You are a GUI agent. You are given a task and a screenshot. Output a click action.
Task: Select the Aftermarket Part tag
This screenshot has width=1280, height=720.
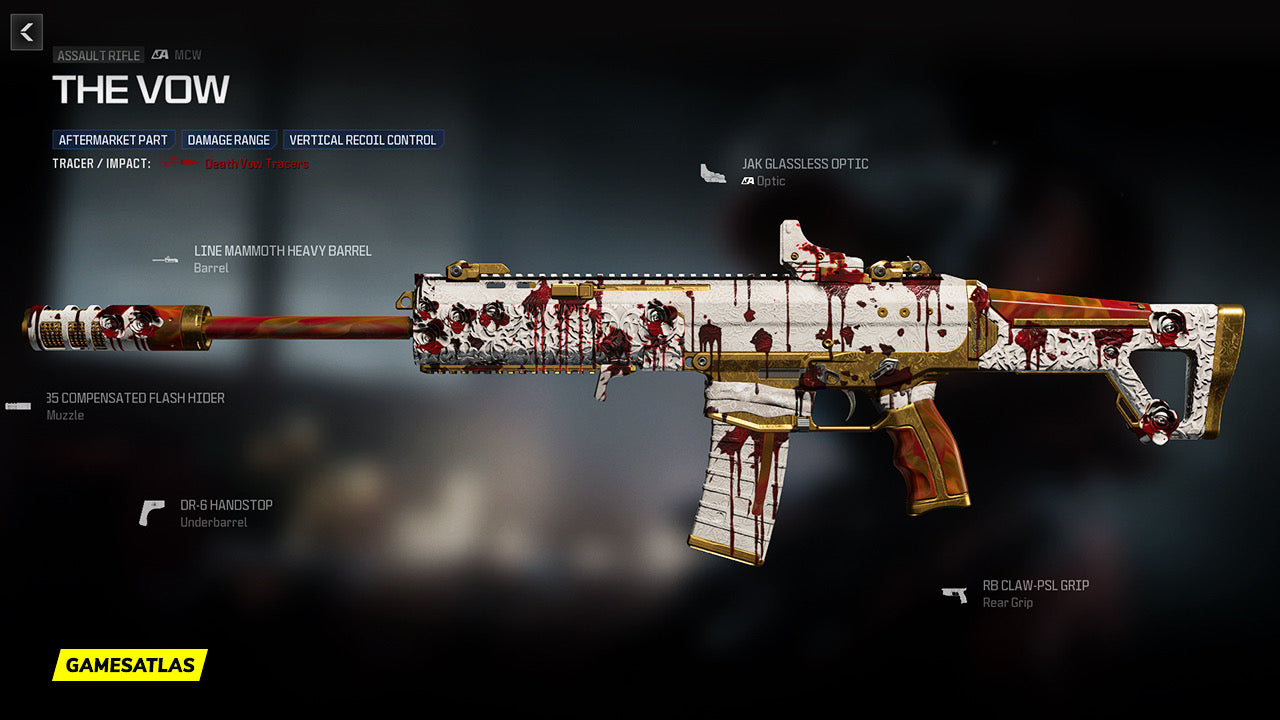113,140
